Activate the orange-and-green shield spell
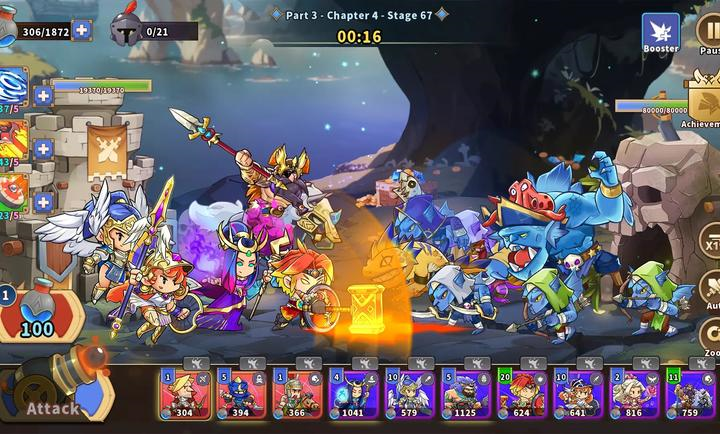 12,195
